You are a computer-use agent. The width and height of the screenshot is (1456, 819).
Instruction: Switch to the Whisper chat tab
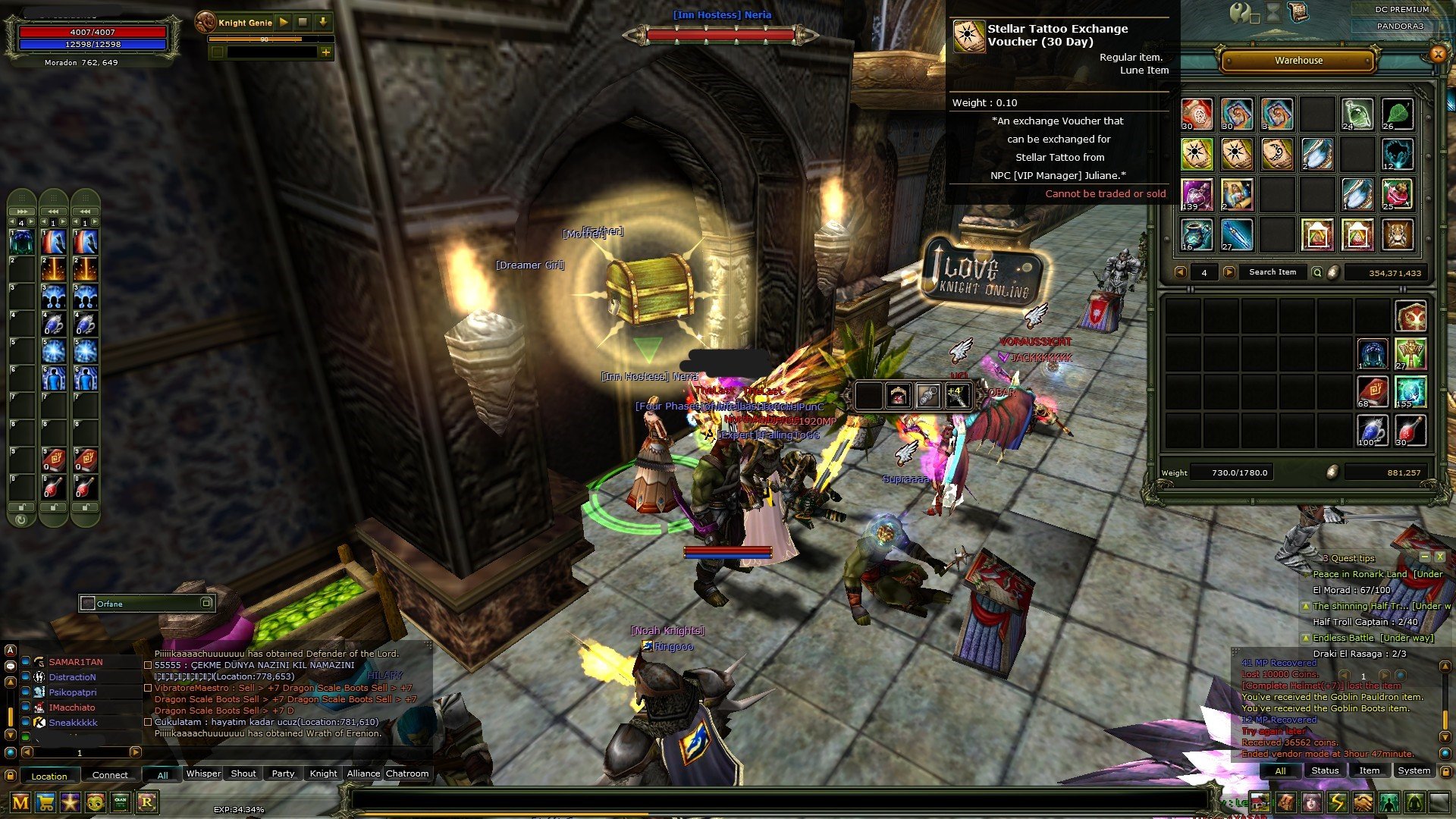pos(203,773)
